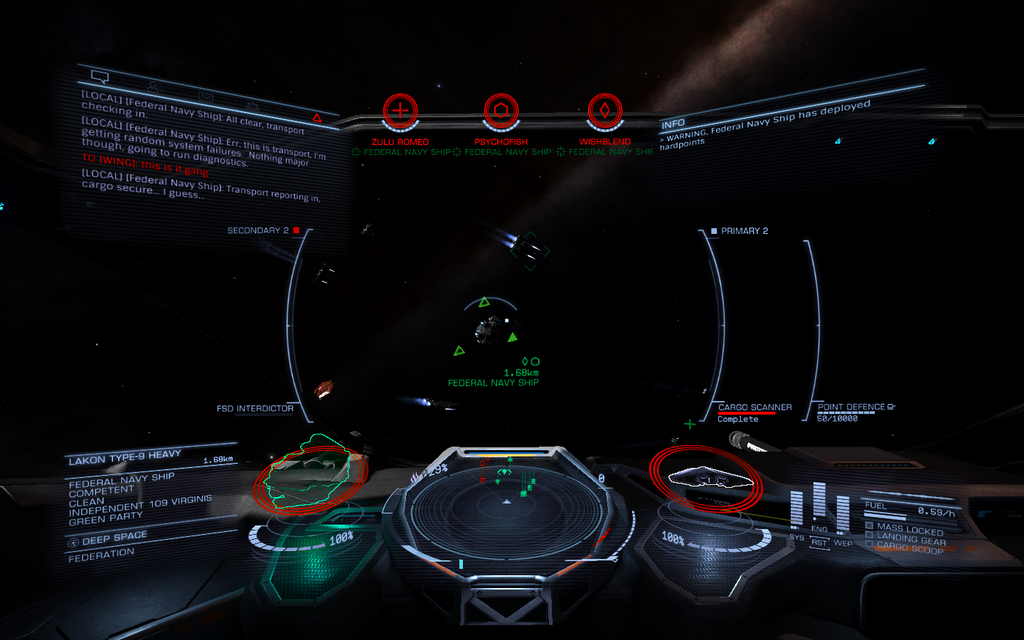Toggle the Landing Gear indicator
This screenshot has height=640, width=1024.
(910, 538)
